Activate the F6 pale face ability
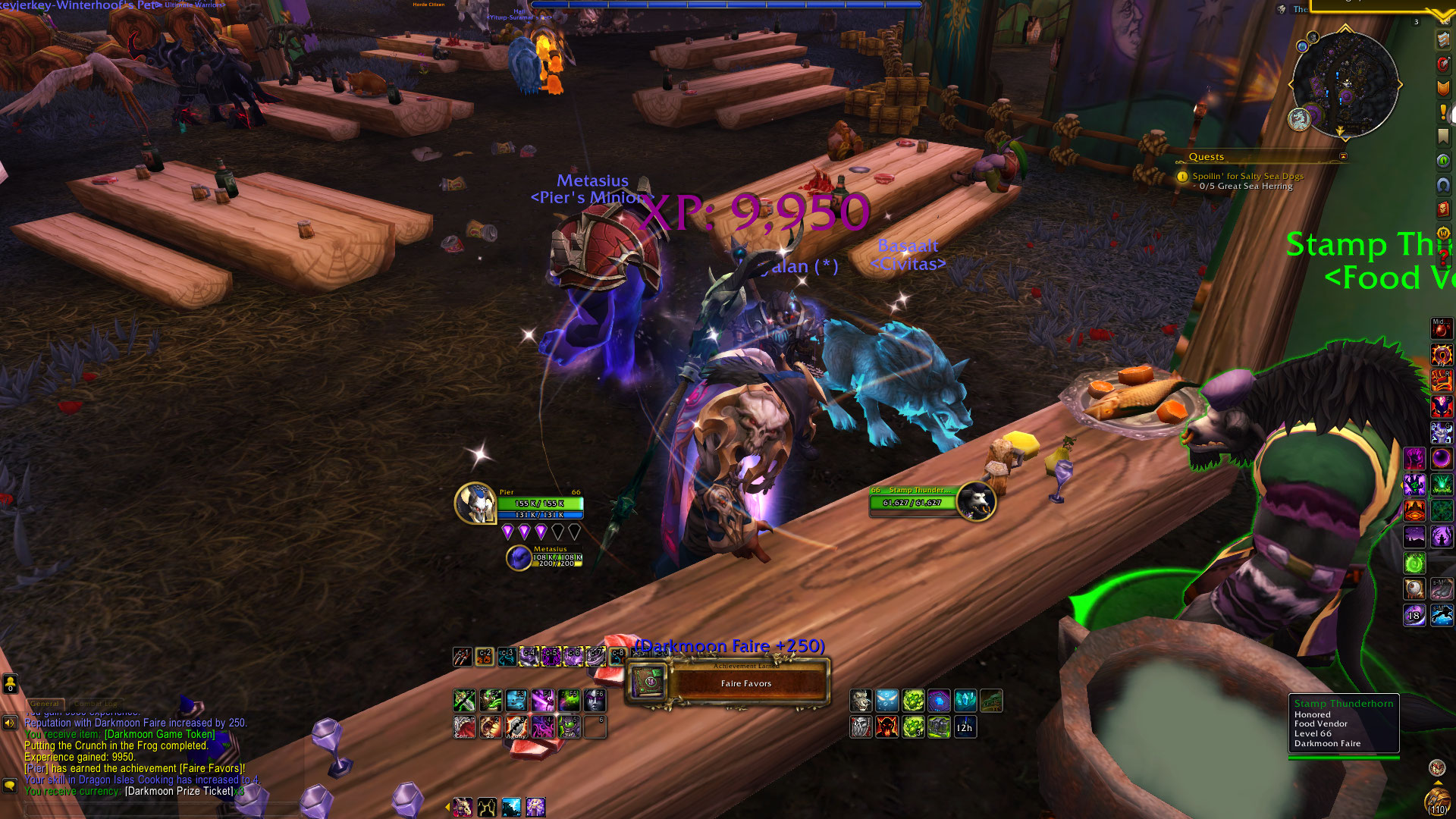Image resolution: width=1456 pixels, height=819 pixels. click(595, 699)
